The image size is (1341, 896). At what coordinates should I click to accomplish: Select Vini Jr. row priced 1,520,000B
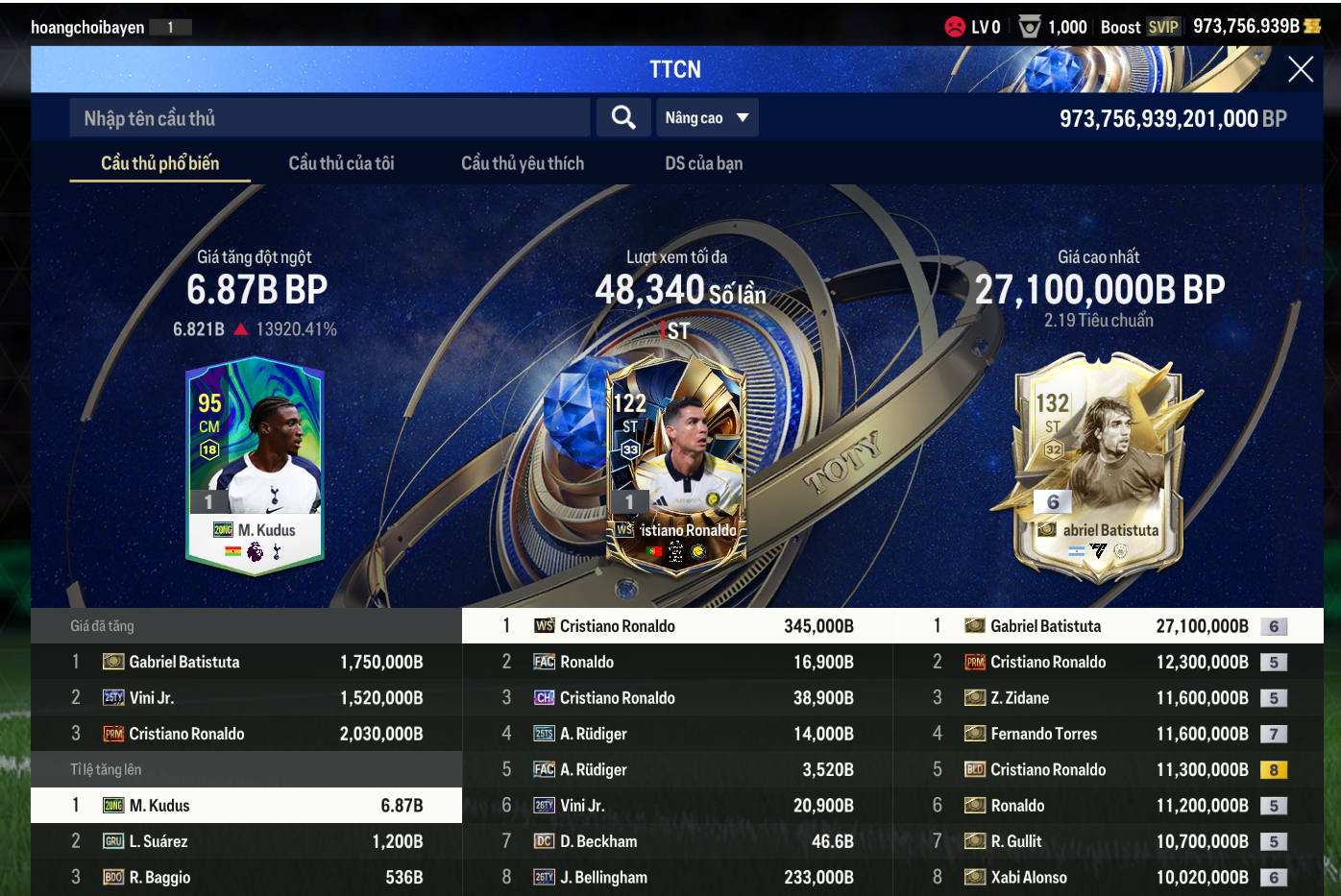pos(246,698)
